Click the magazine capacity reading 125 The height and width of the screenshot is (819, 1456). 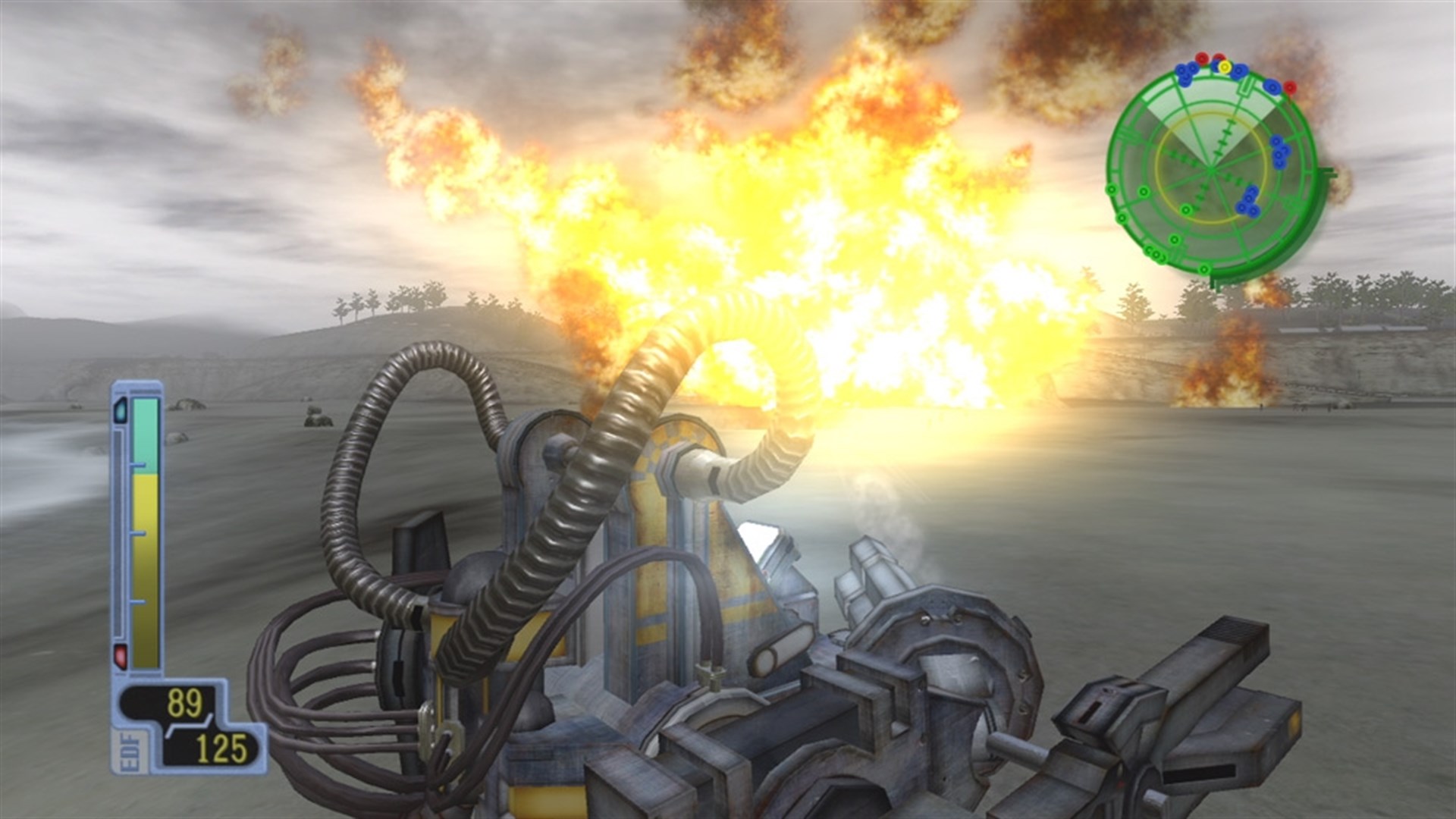[x=221, y=747]
